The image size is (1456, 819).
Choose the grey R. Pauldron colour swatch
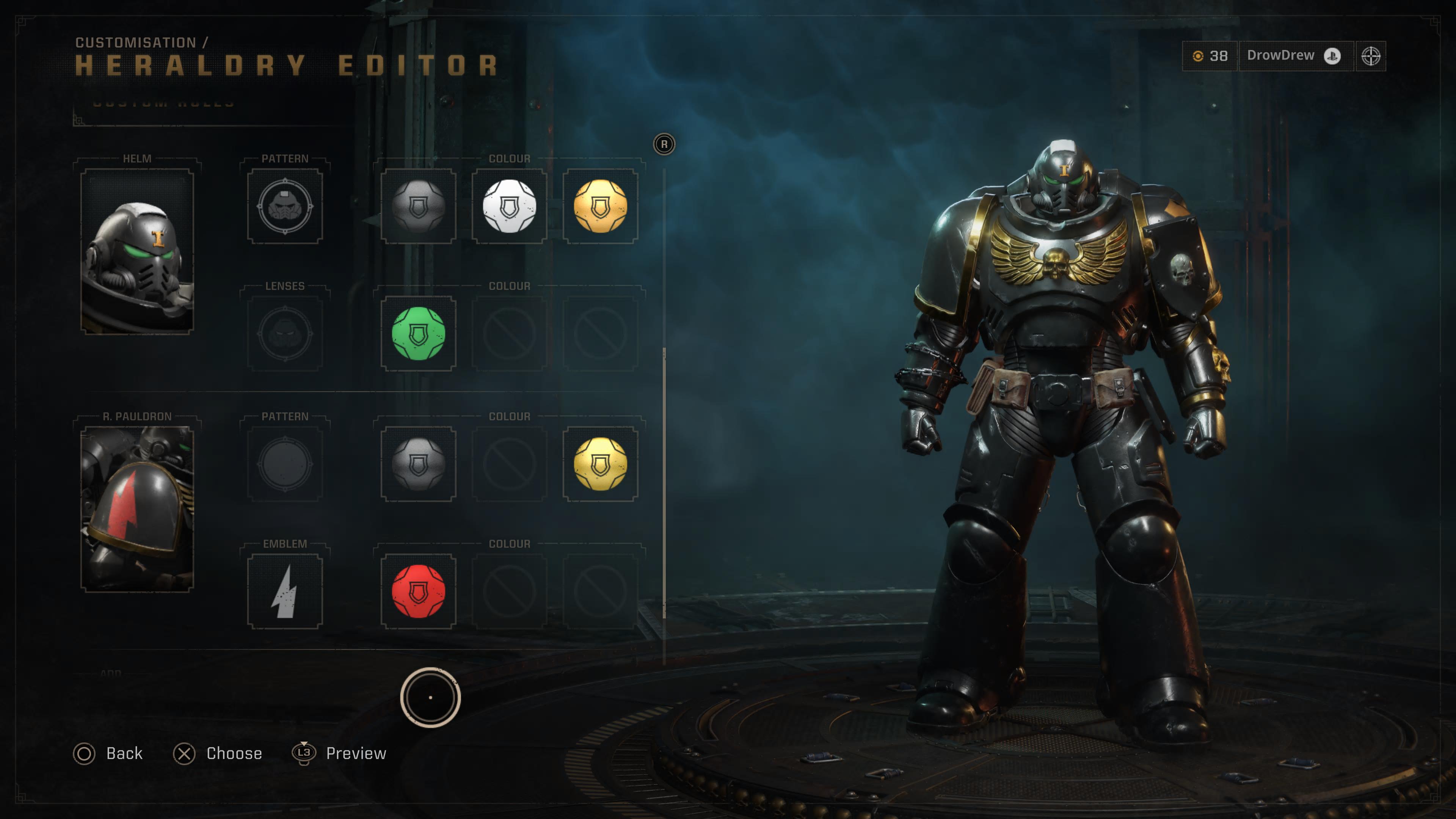click(x=418, y=464)
